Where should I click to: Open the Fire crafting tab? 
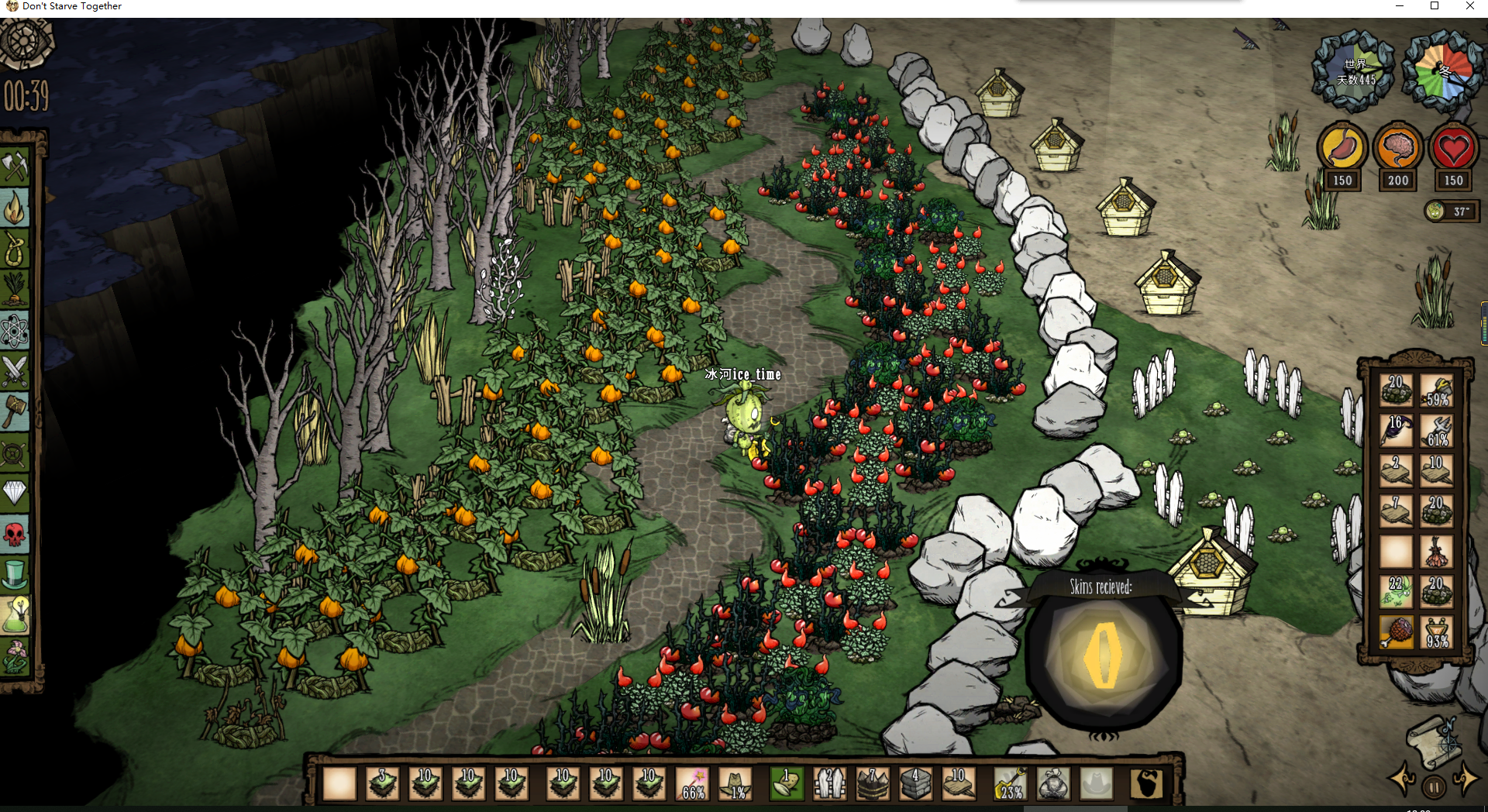coord(15,207)
